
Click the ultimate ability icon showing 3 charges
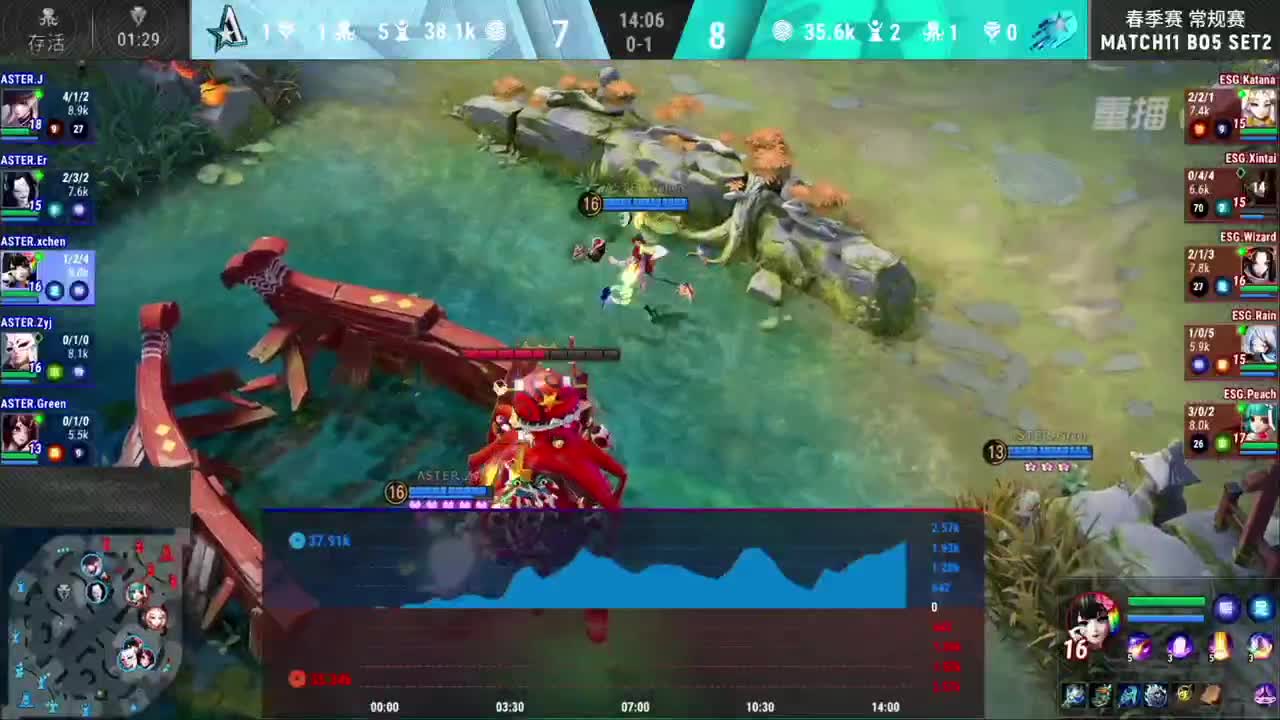point(1257,646)
